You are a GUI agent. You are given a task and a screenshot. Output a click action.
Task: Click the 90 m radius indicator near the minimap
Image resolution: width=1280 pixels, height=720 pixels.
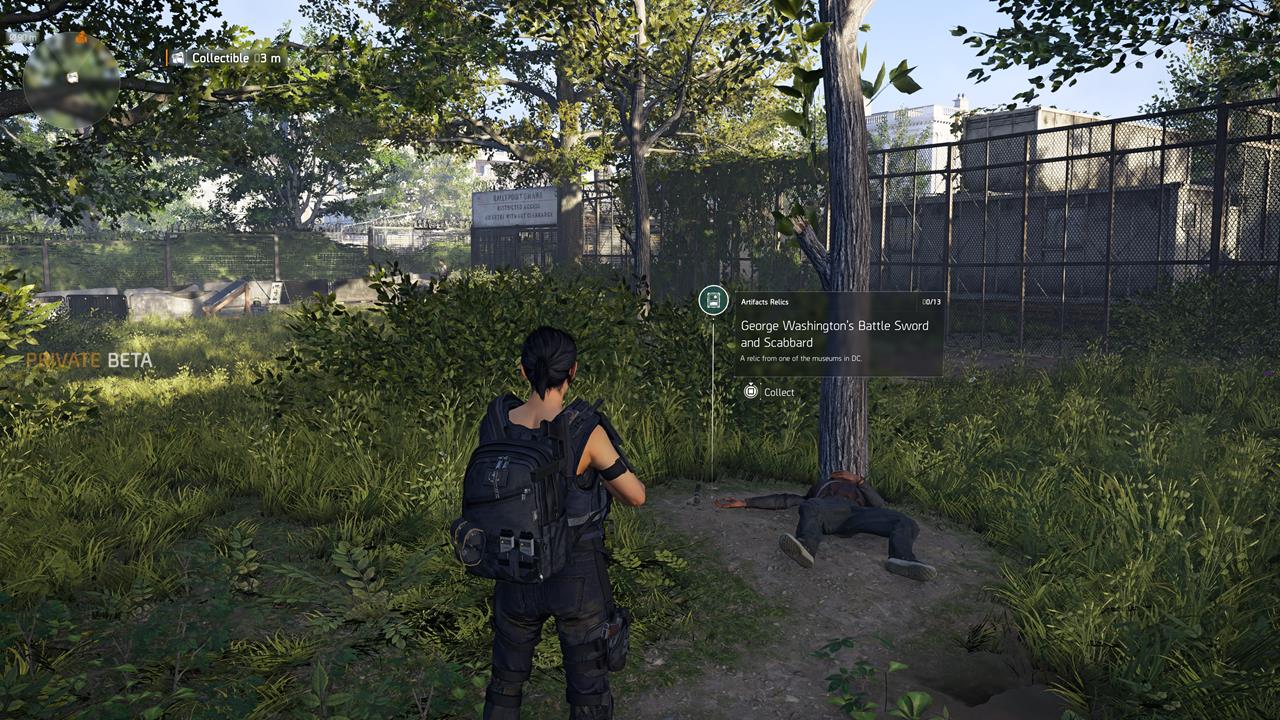pyautogui.click(x=22, y=38)
